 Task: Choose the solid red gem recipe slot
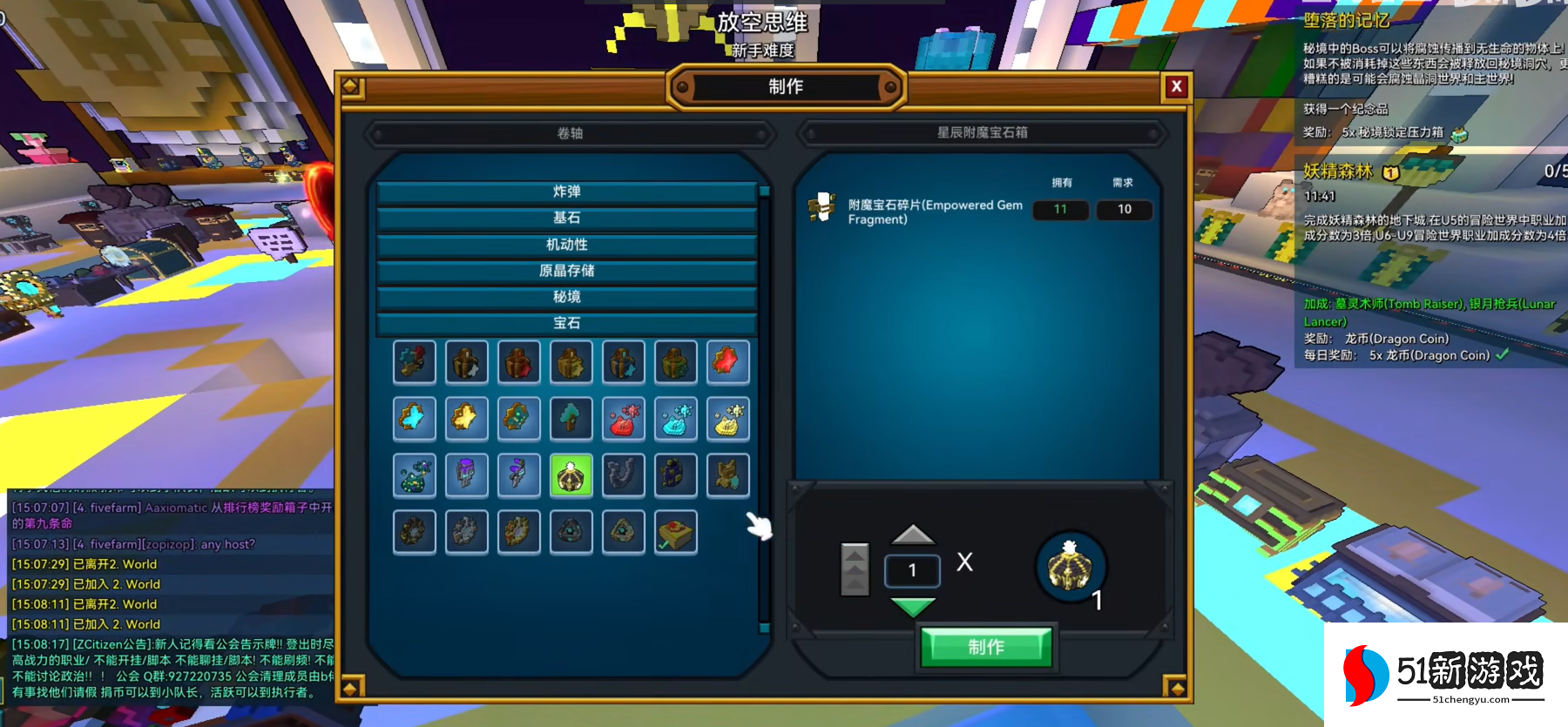727,362
